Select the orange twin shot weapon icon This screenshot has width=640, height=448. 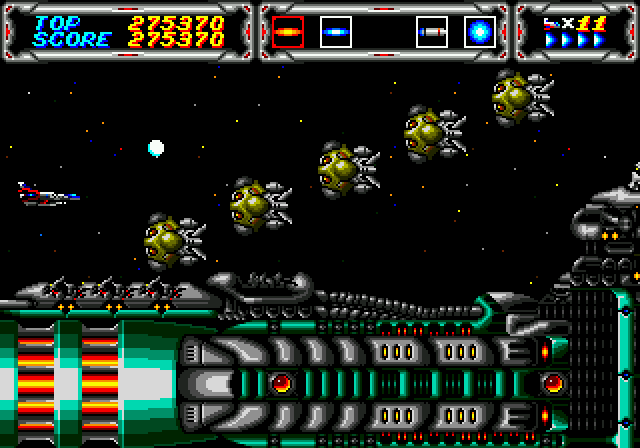(288, 33)
